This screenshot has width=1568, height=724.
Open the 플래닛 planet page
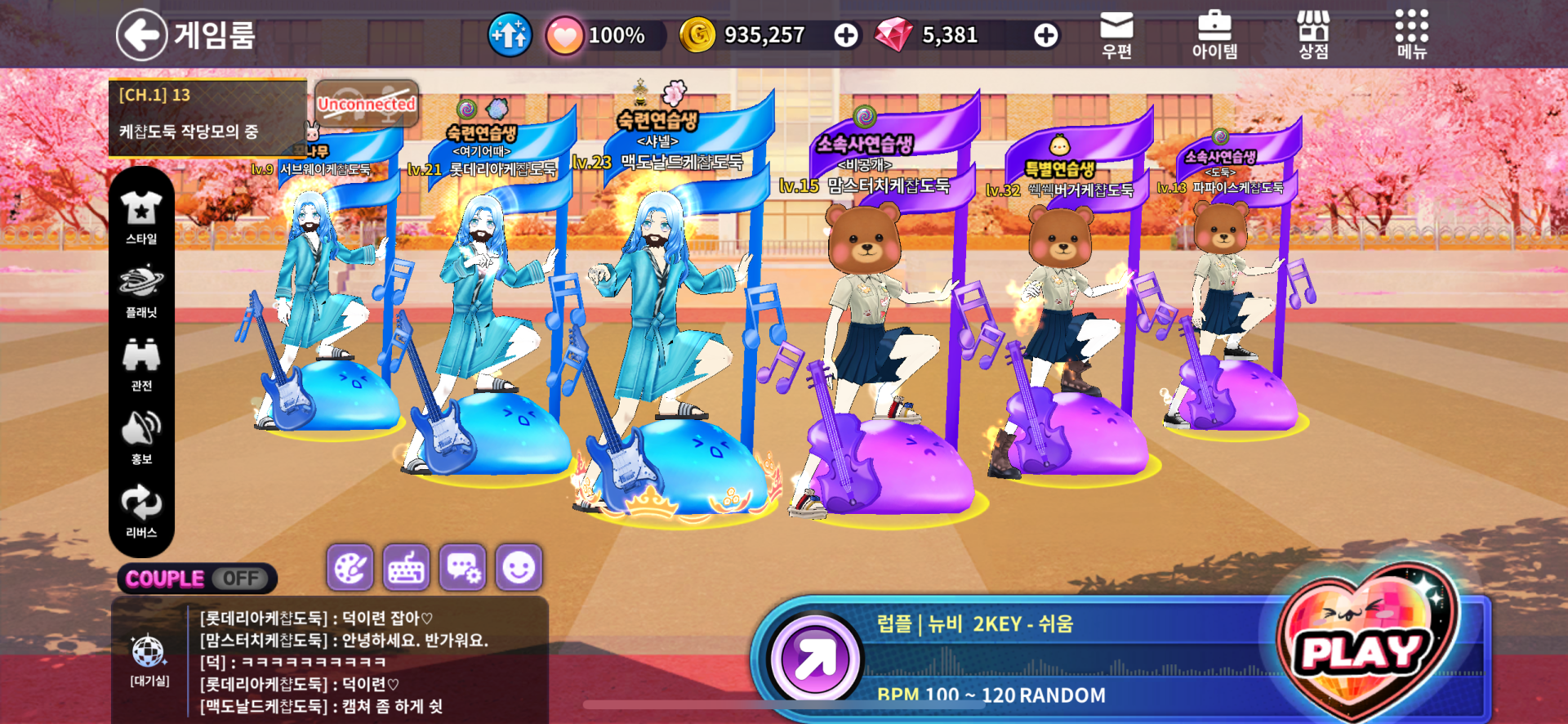coord(141,289)
